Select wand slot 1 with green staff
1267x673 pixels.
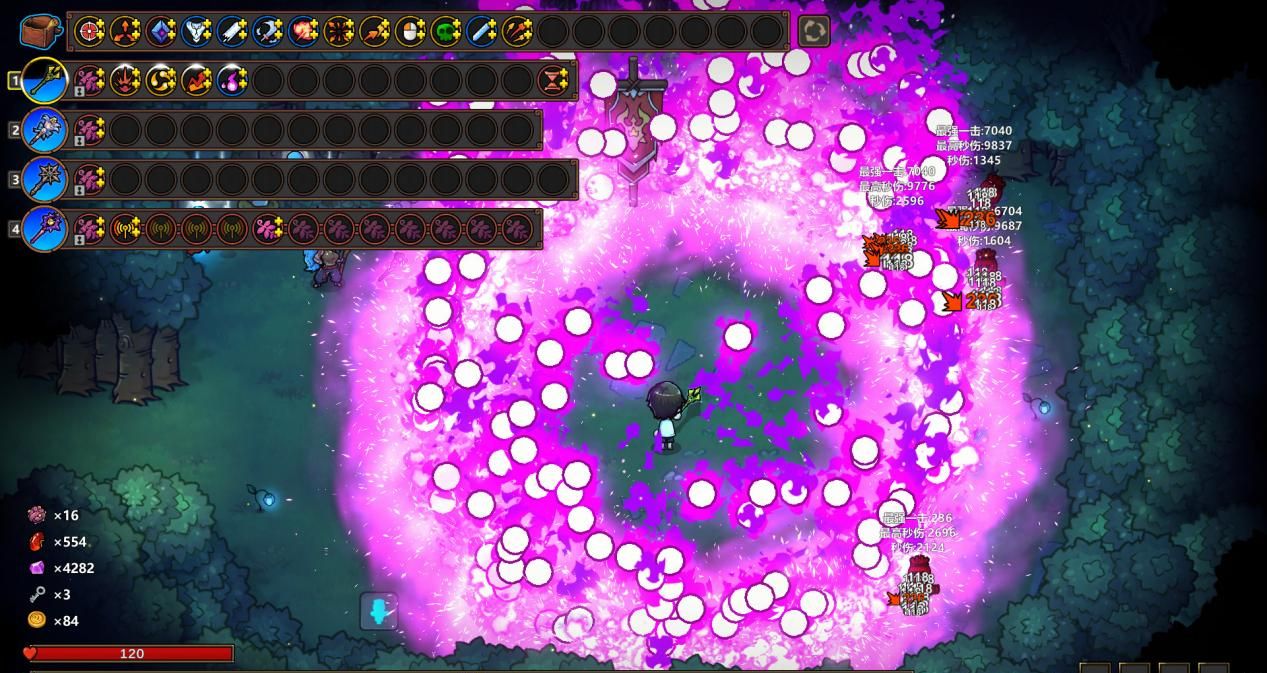(x=44, y=80)
